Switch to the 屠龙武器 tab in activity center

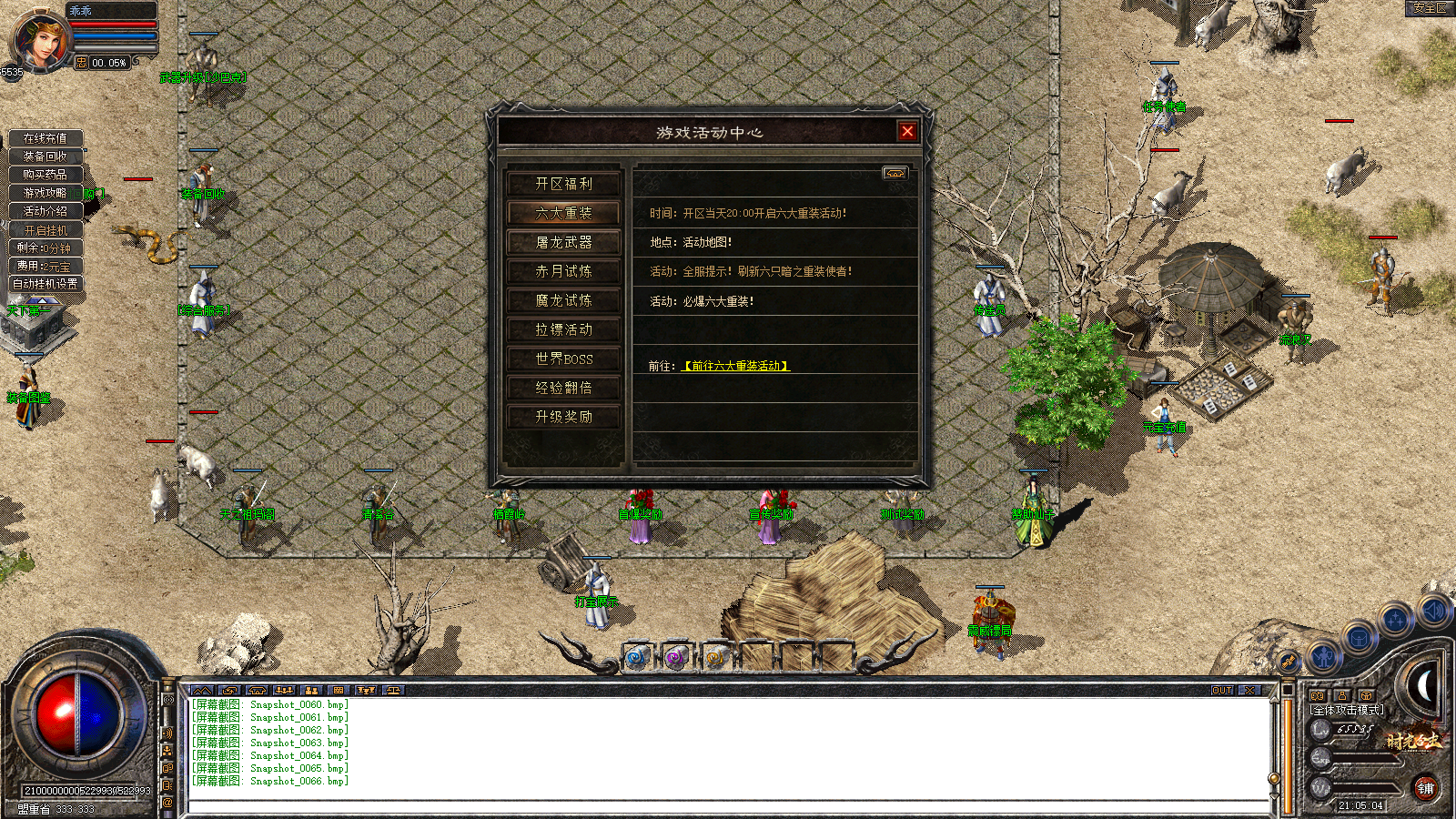pos(565,241)
